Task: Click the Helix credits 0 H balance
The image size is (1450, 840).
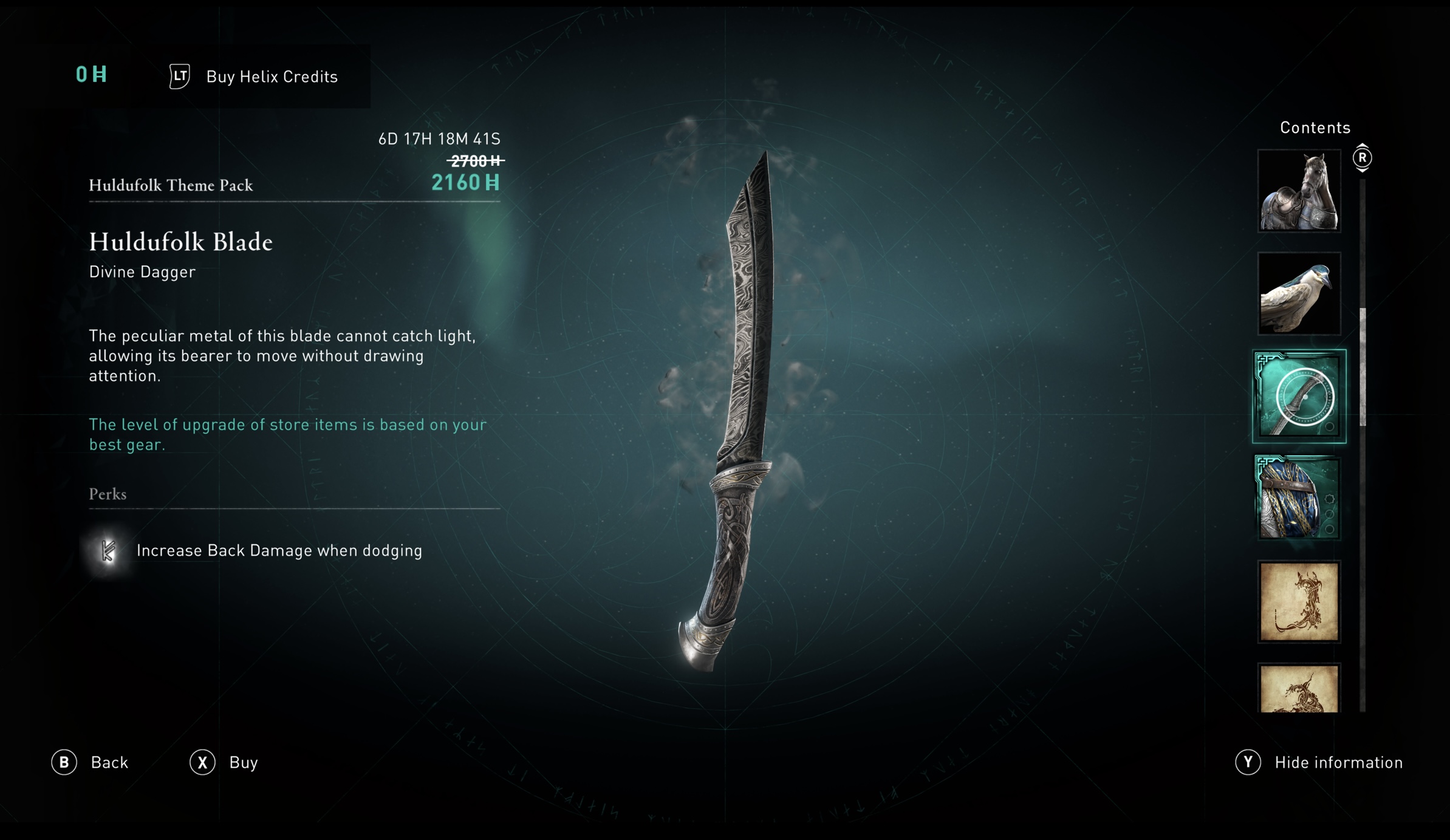Action: click(x=90, y=75)
